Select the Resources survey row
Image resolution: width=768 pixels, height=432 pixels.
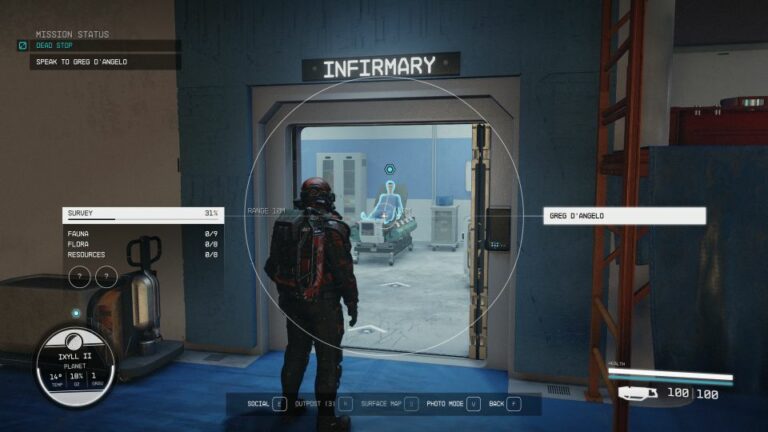(x=142, y=255)
